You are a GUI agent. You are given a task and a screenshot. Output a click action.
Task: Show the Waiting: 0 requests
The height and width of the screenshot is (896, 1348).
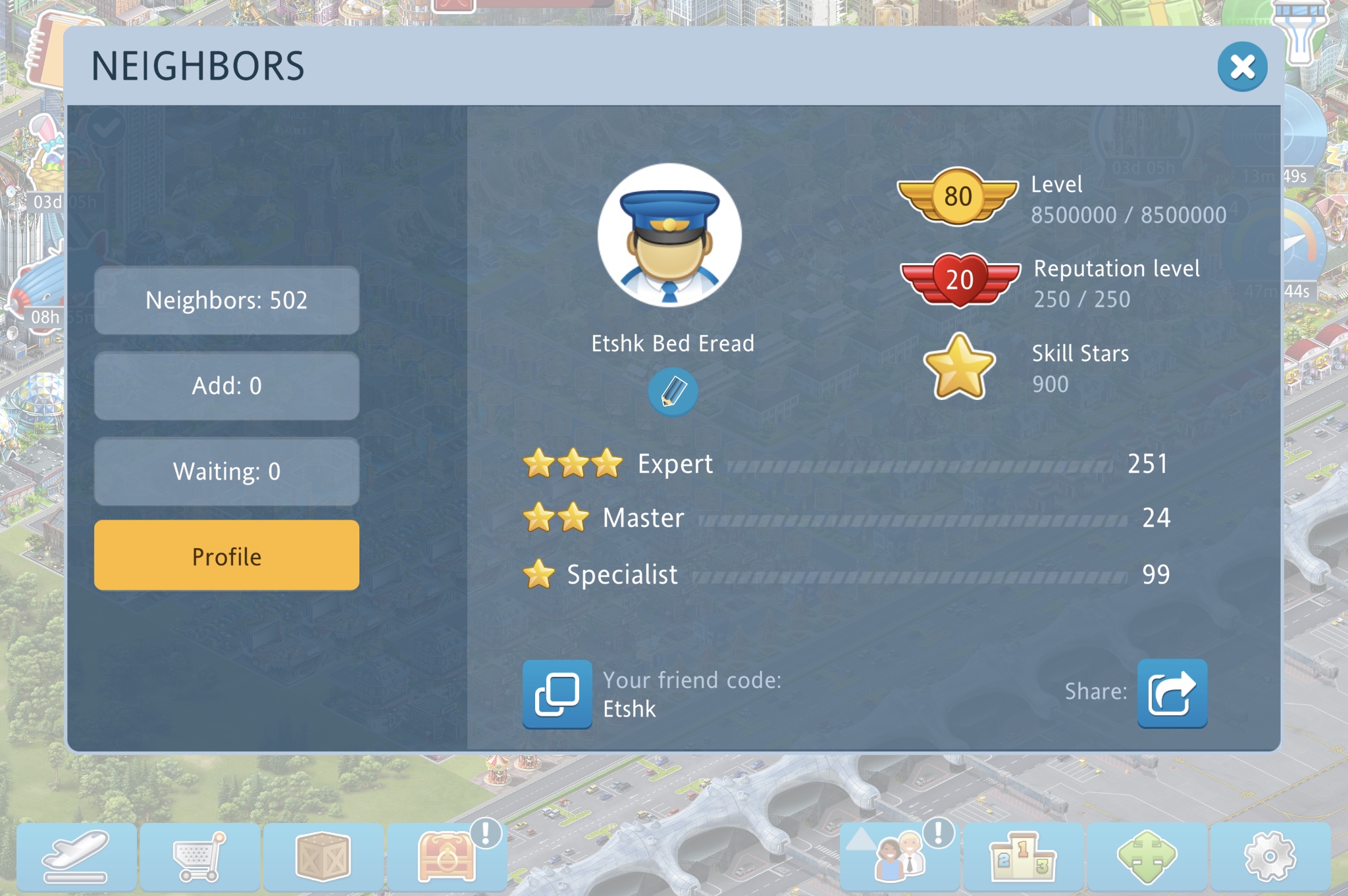tap(226, 472)
